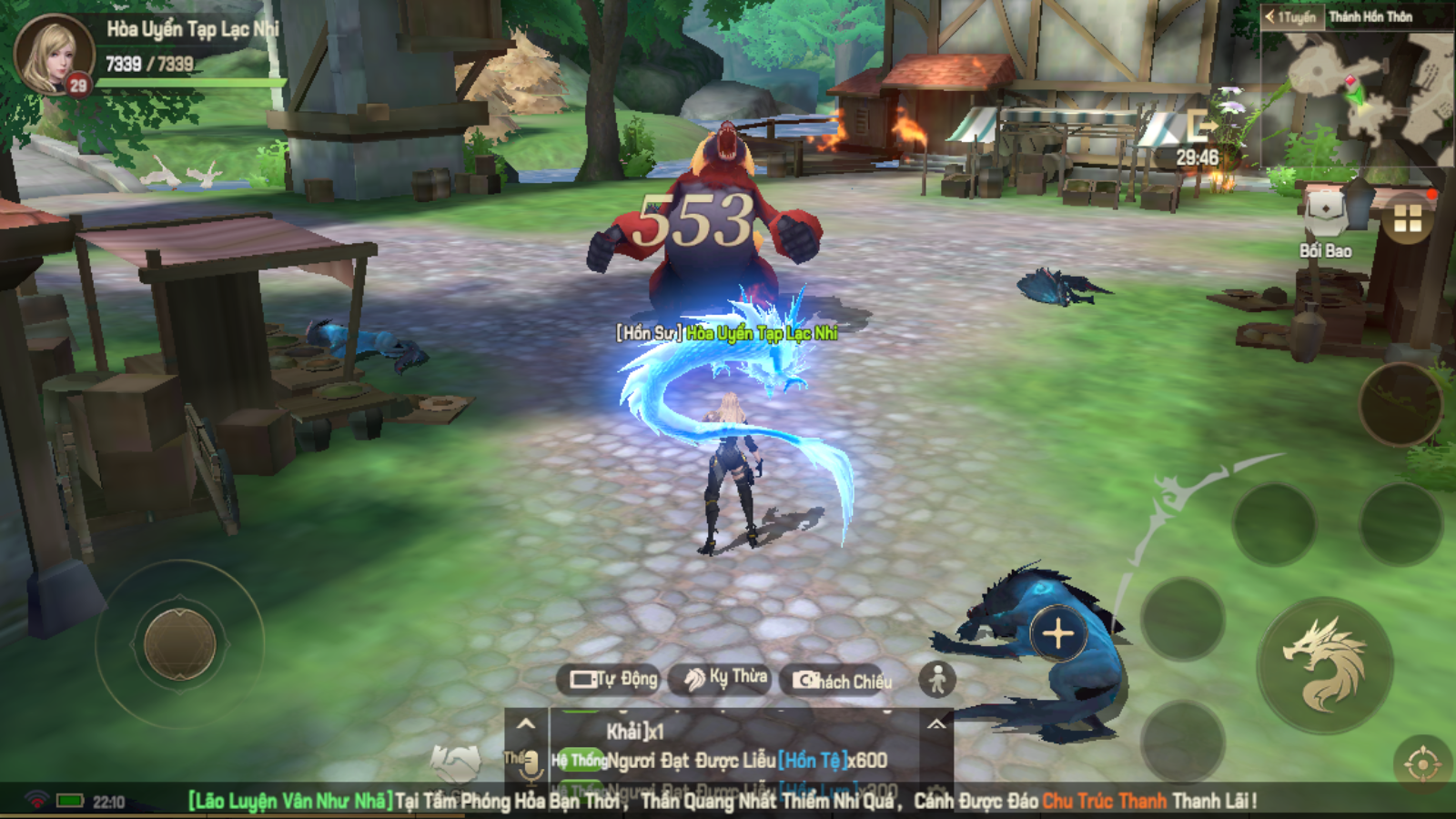Activate the Kỵ Thừa mount button
The image size is (1456, 819).
coord(725,678)
